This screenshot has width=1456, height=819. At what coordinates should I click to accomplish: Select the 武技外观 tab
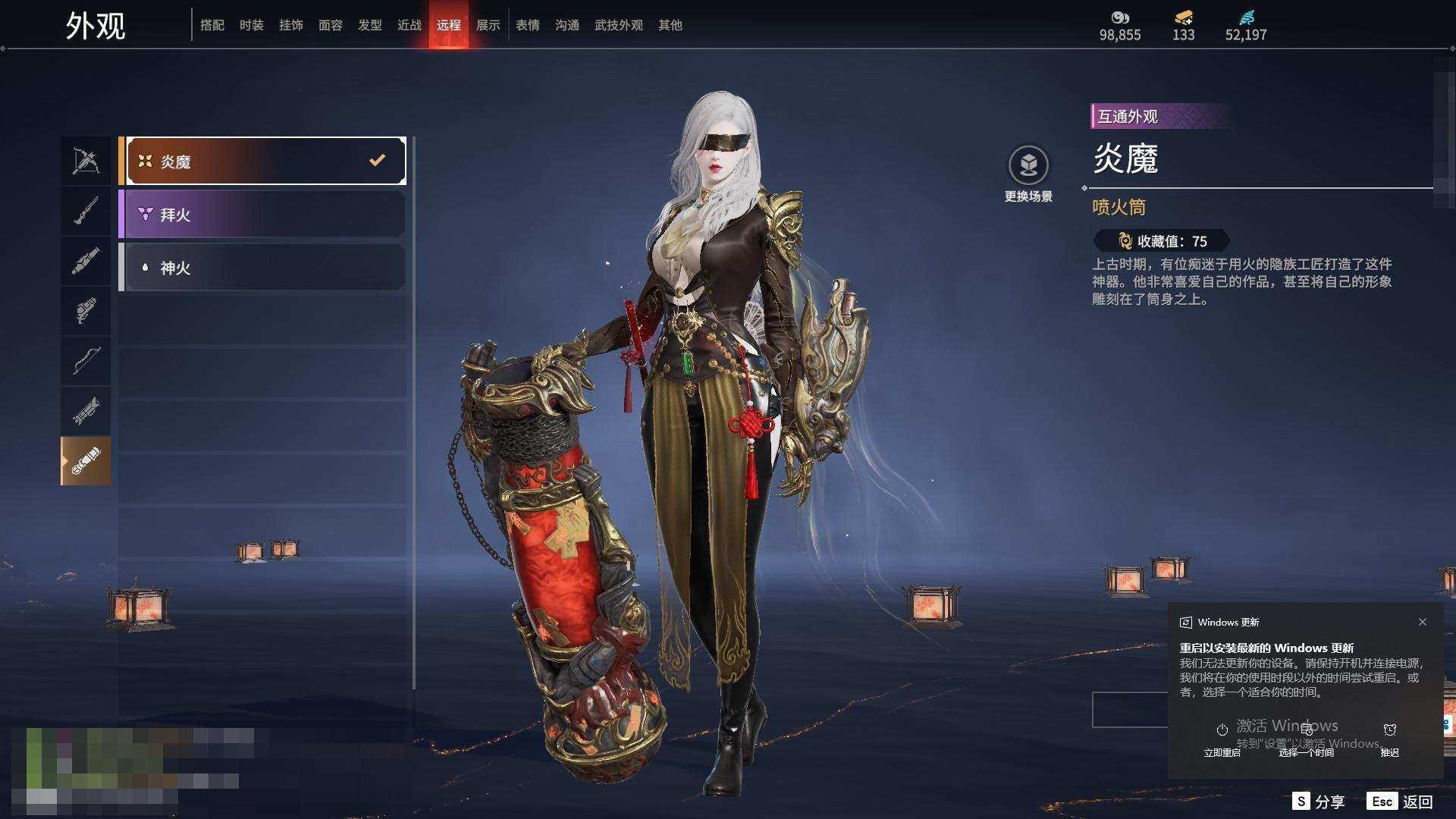coord(619,25)
